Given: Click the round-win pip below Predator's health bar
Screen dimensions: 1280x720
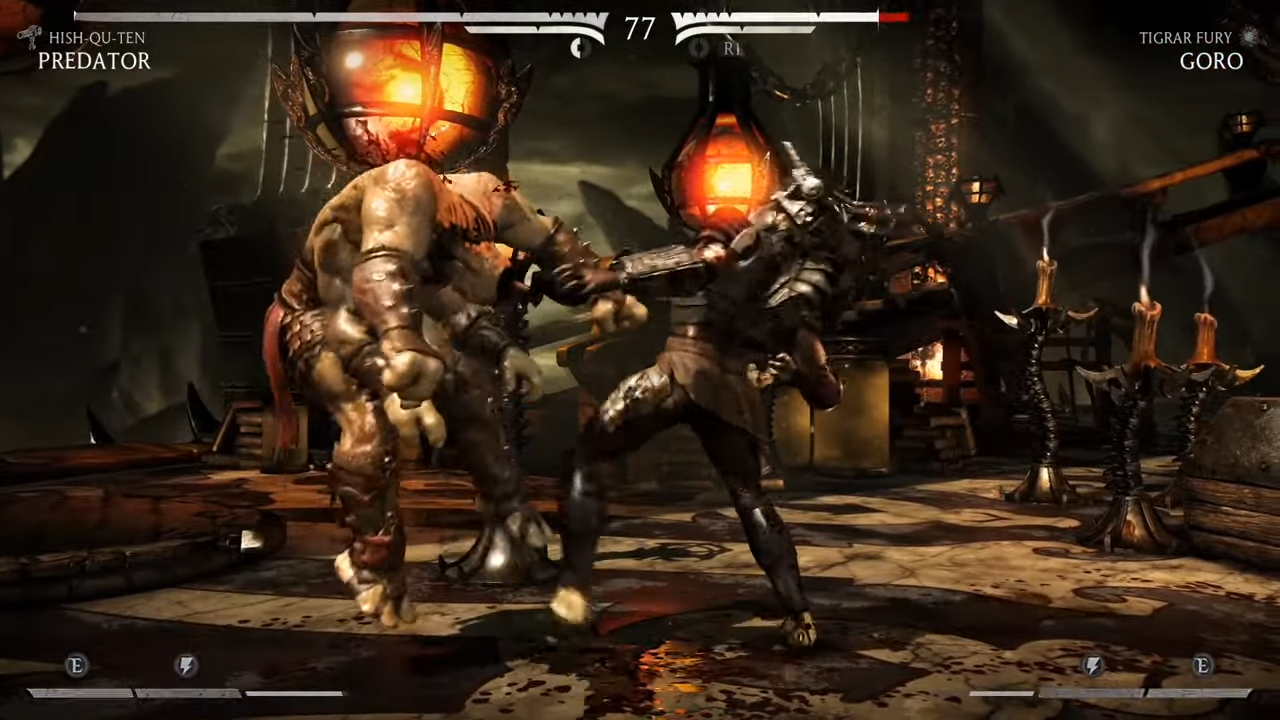Looking at the screenshot, I should [580, 47].
